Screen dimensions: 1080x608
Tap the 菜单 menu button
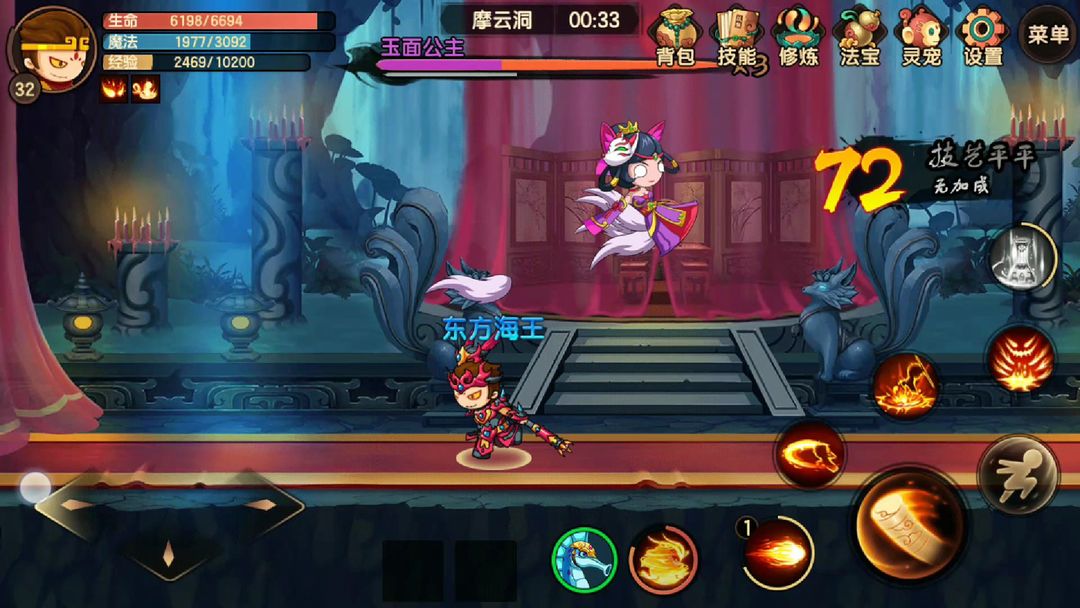pyautogui.click(x=1048, y=35)
